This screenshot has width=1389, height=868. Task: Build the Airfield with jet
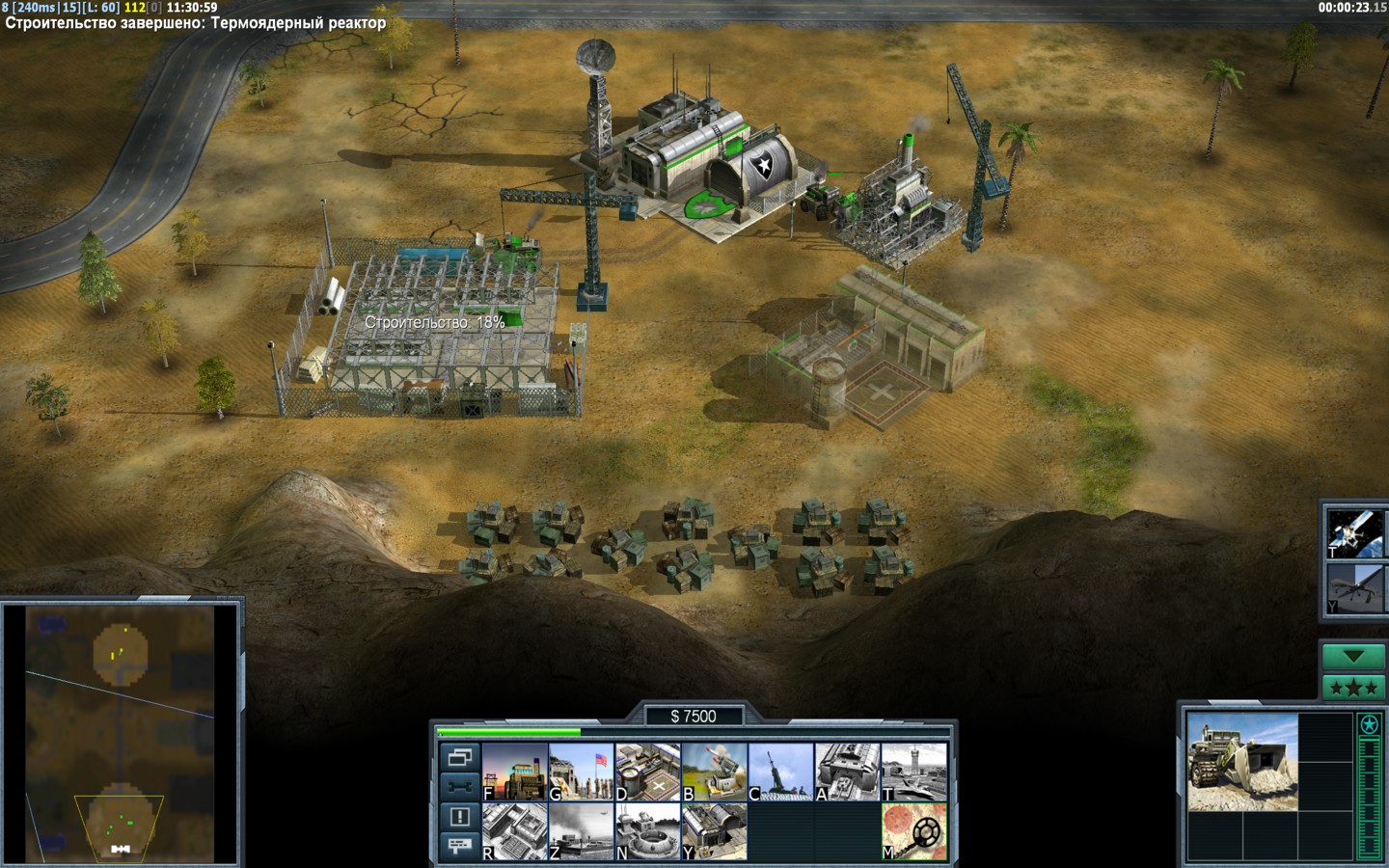point(914,772)
